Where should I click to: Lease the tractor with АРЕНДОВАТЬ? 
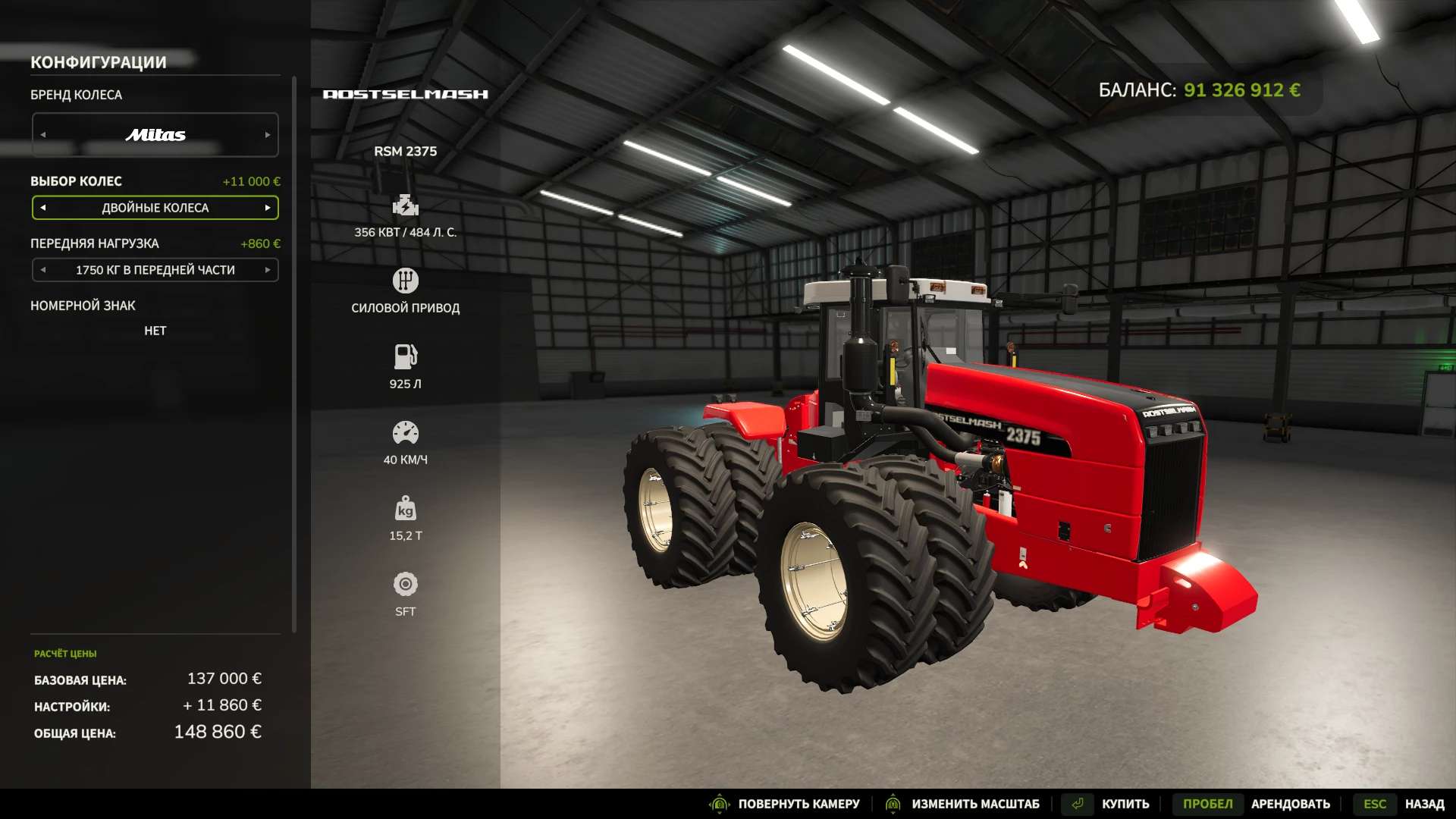(1290, 804)
